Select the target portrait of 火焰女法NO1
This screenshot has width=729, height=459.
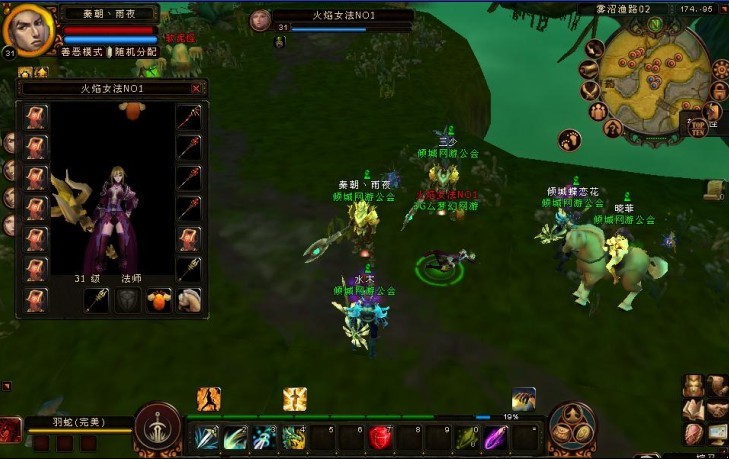click(x=260, y=21)
